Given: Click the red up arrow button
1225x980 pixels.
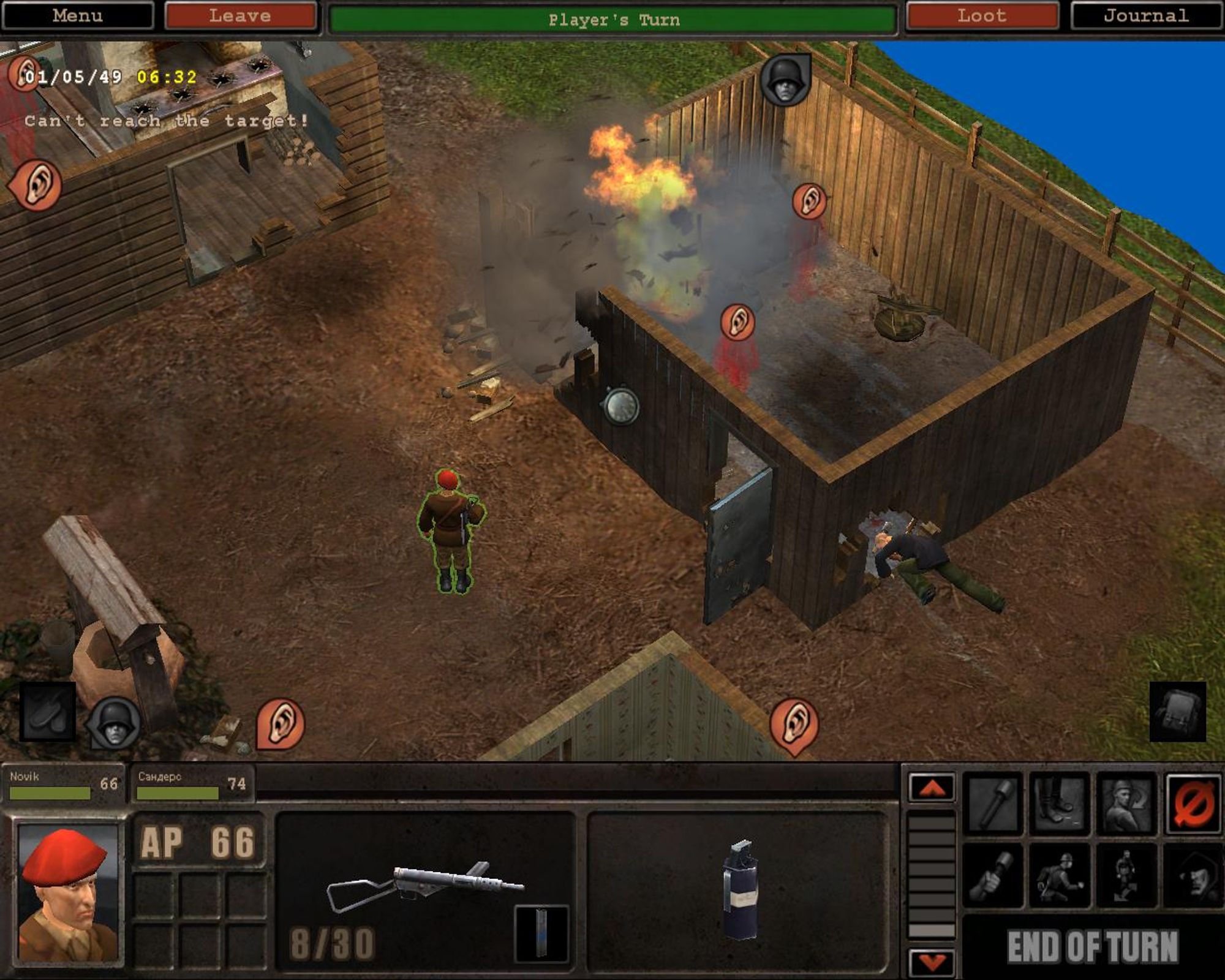Looking at the screenshot, I should [932, 788].
